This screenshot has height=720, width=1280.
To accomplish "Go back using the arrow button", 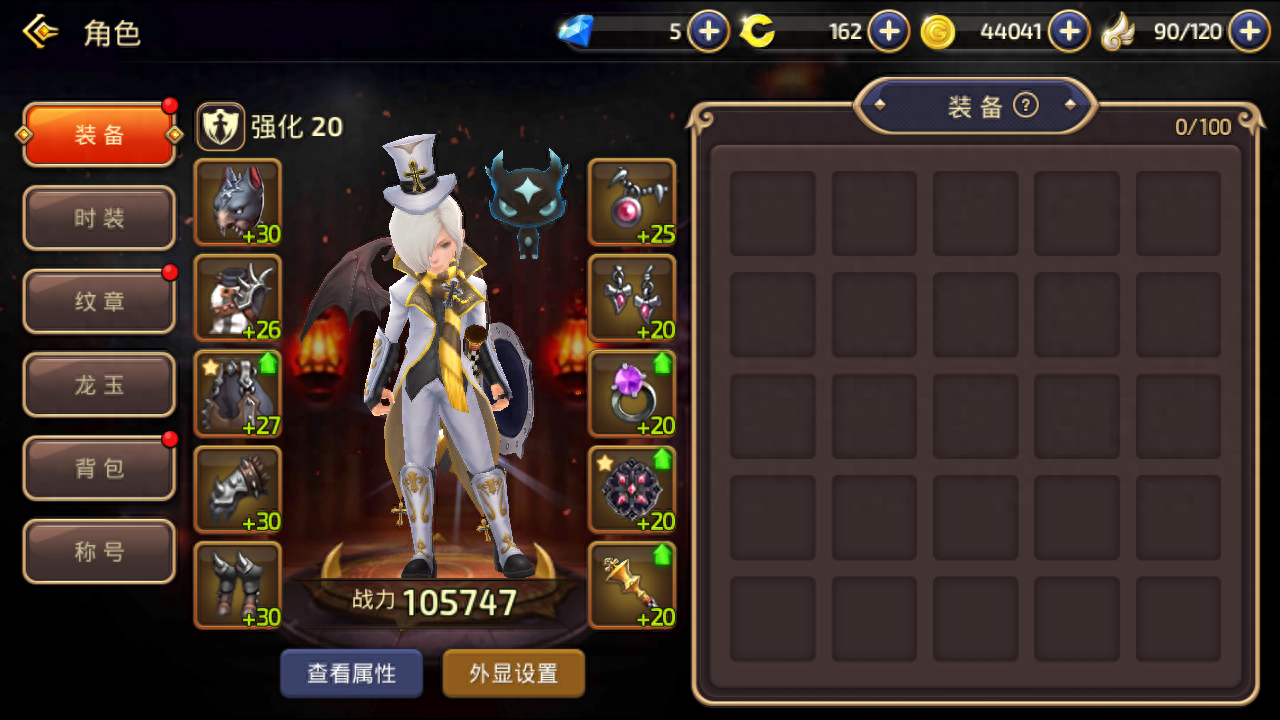I will pyautogui.click(x=40, y=32).
